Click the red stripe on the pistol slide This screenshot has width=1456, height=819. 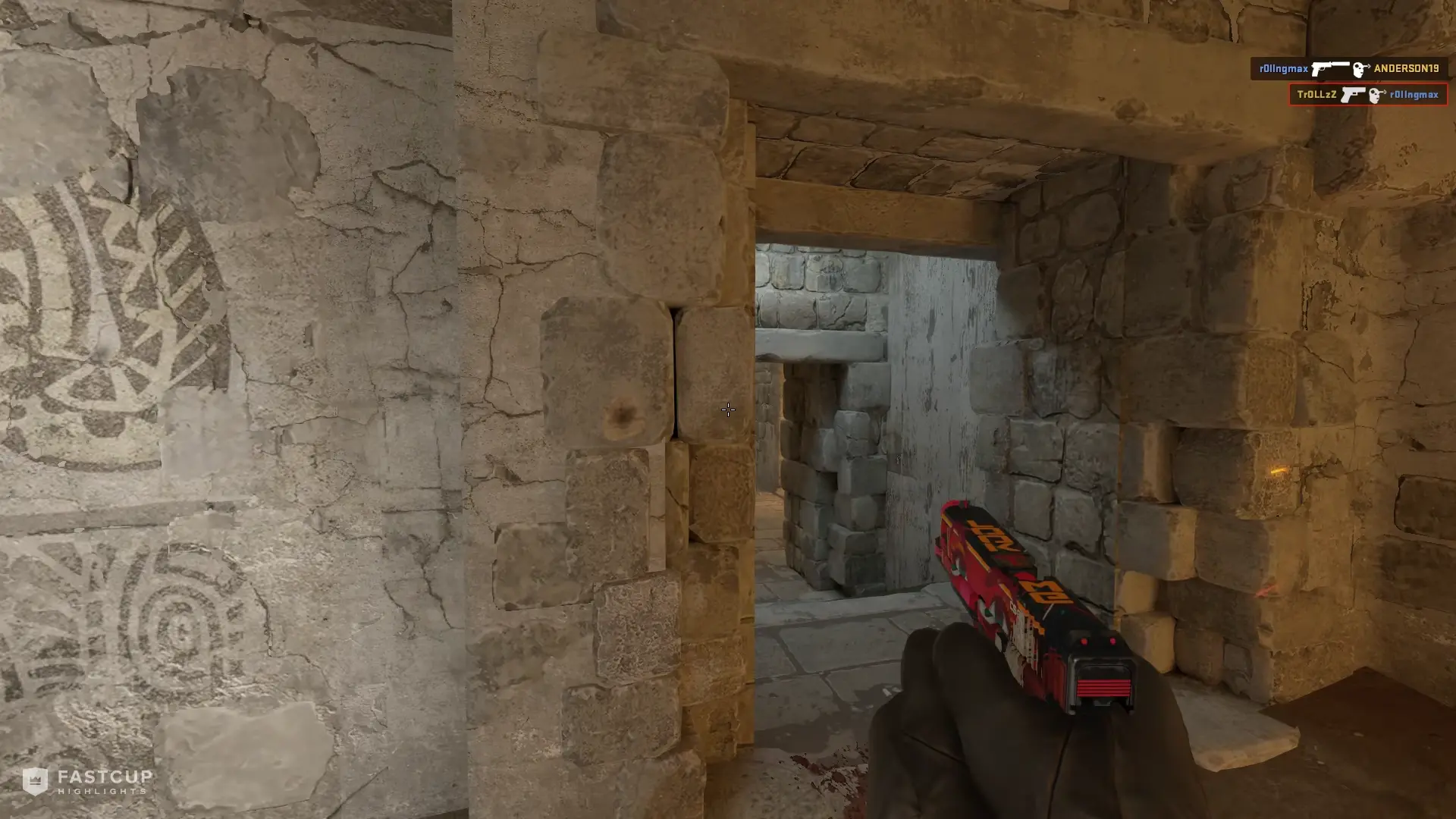coord(1103,686)
